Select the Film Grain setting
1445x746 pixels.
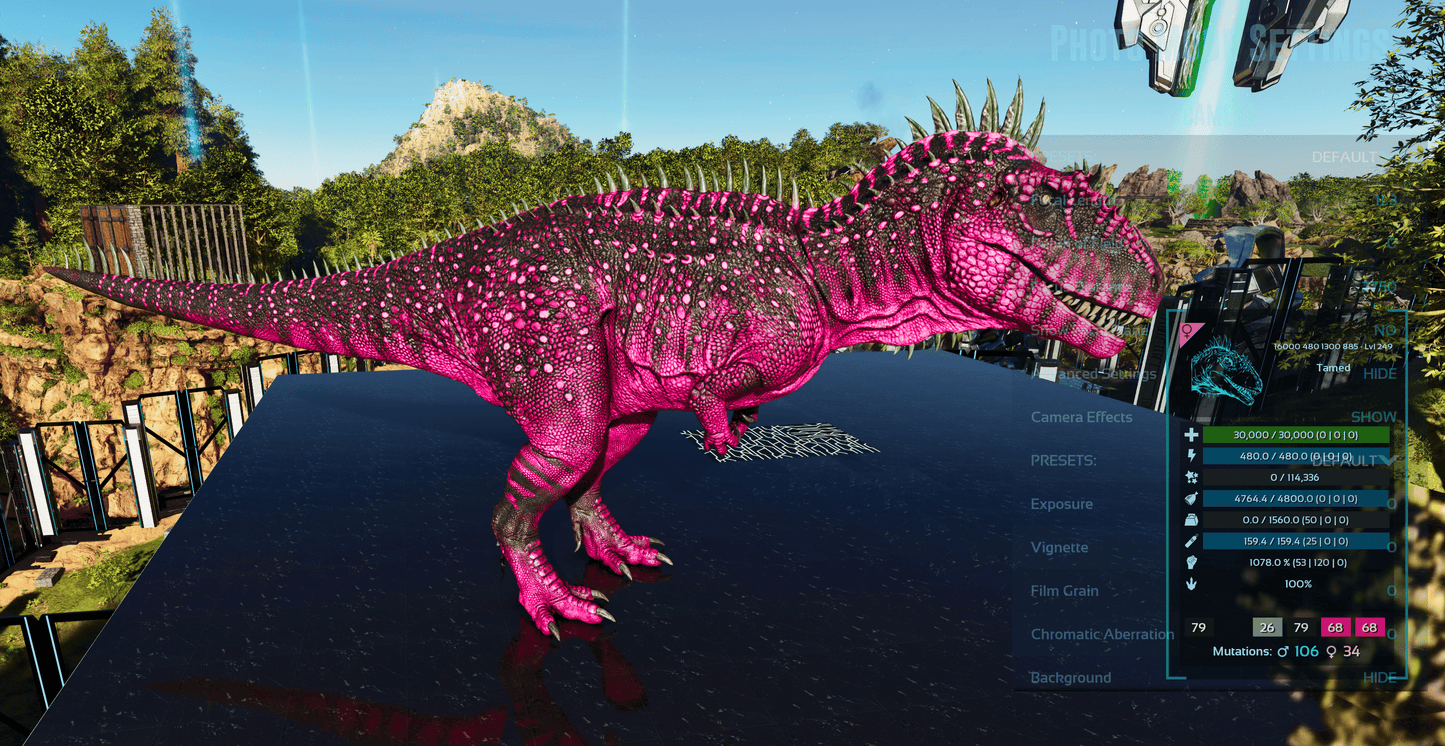pos(1064,591)
